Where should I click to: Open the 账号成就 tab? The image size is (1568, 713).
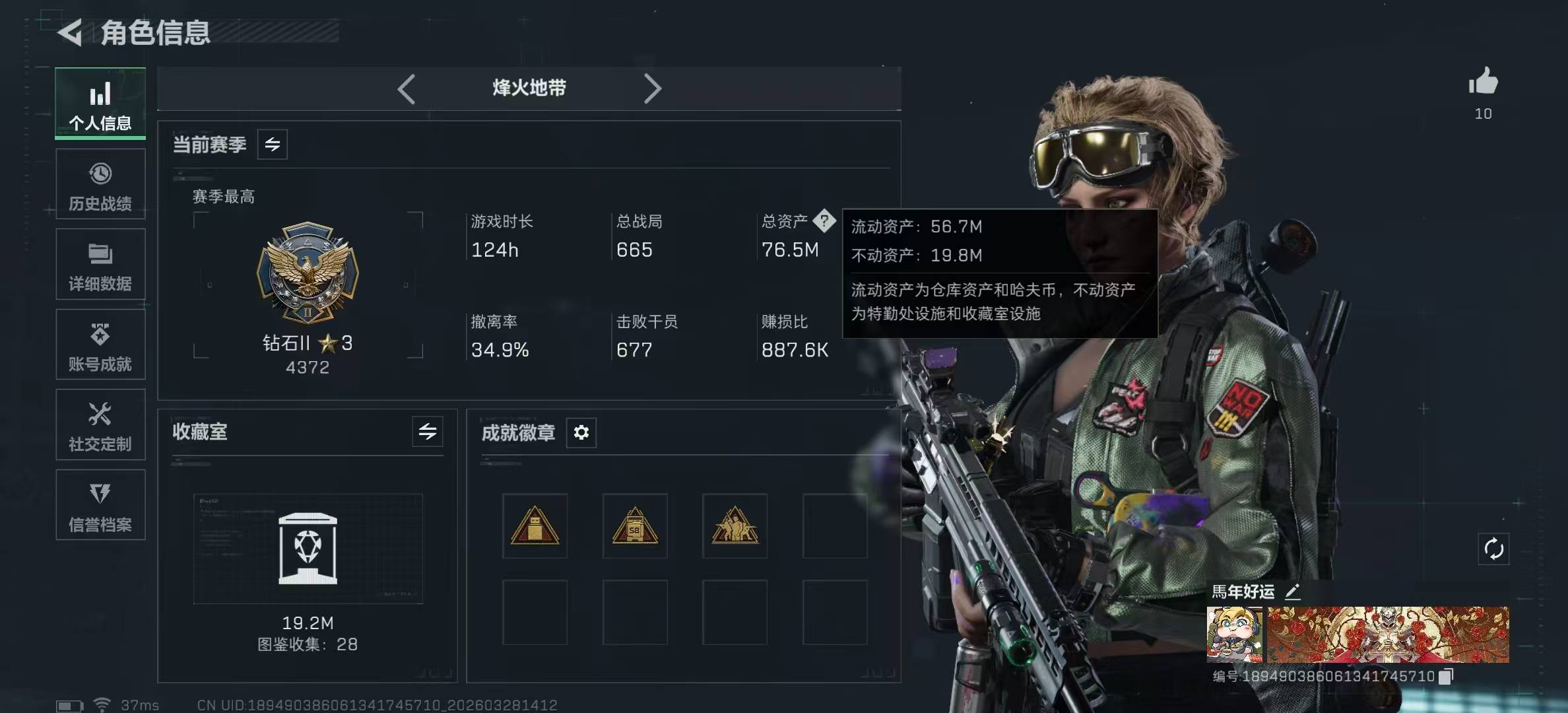(100, 345)
